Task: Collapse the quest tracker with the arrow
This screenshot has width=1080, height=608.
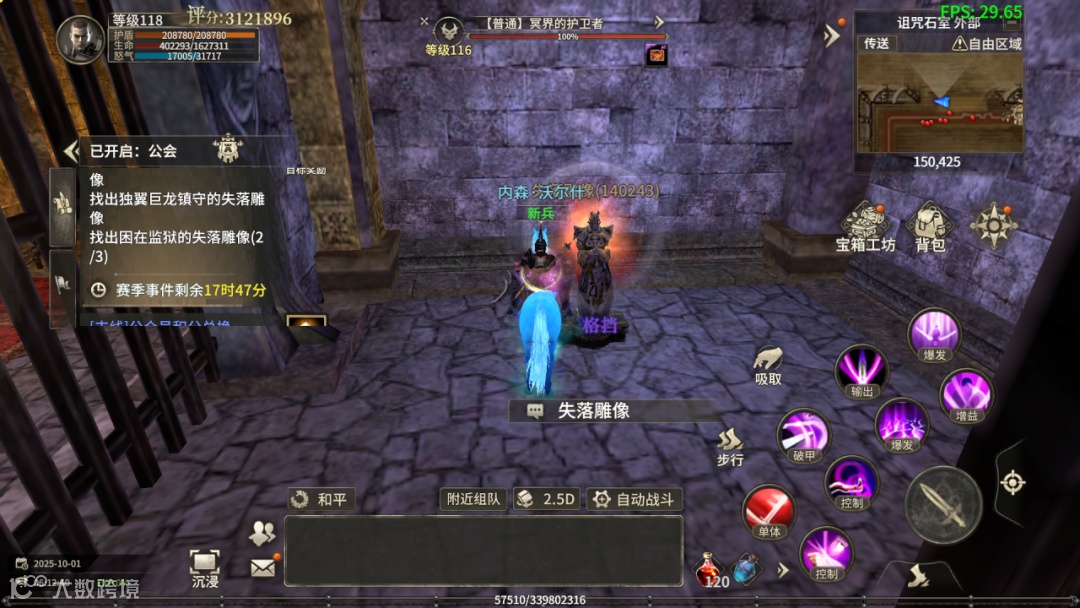Action: tap(69, 151)
